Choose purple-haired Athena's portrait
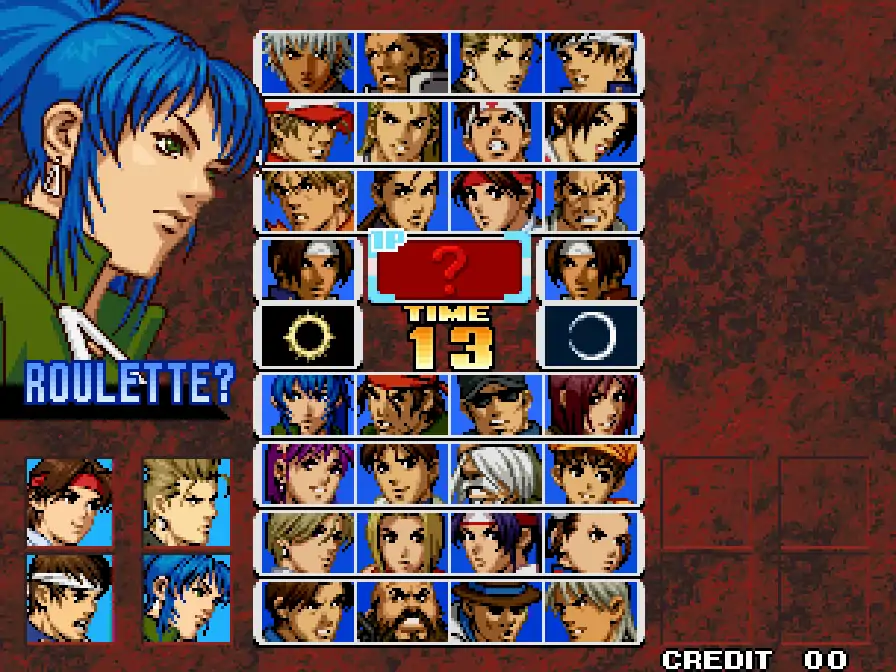Viewport: 896px width, 672px height. point(308,473)
